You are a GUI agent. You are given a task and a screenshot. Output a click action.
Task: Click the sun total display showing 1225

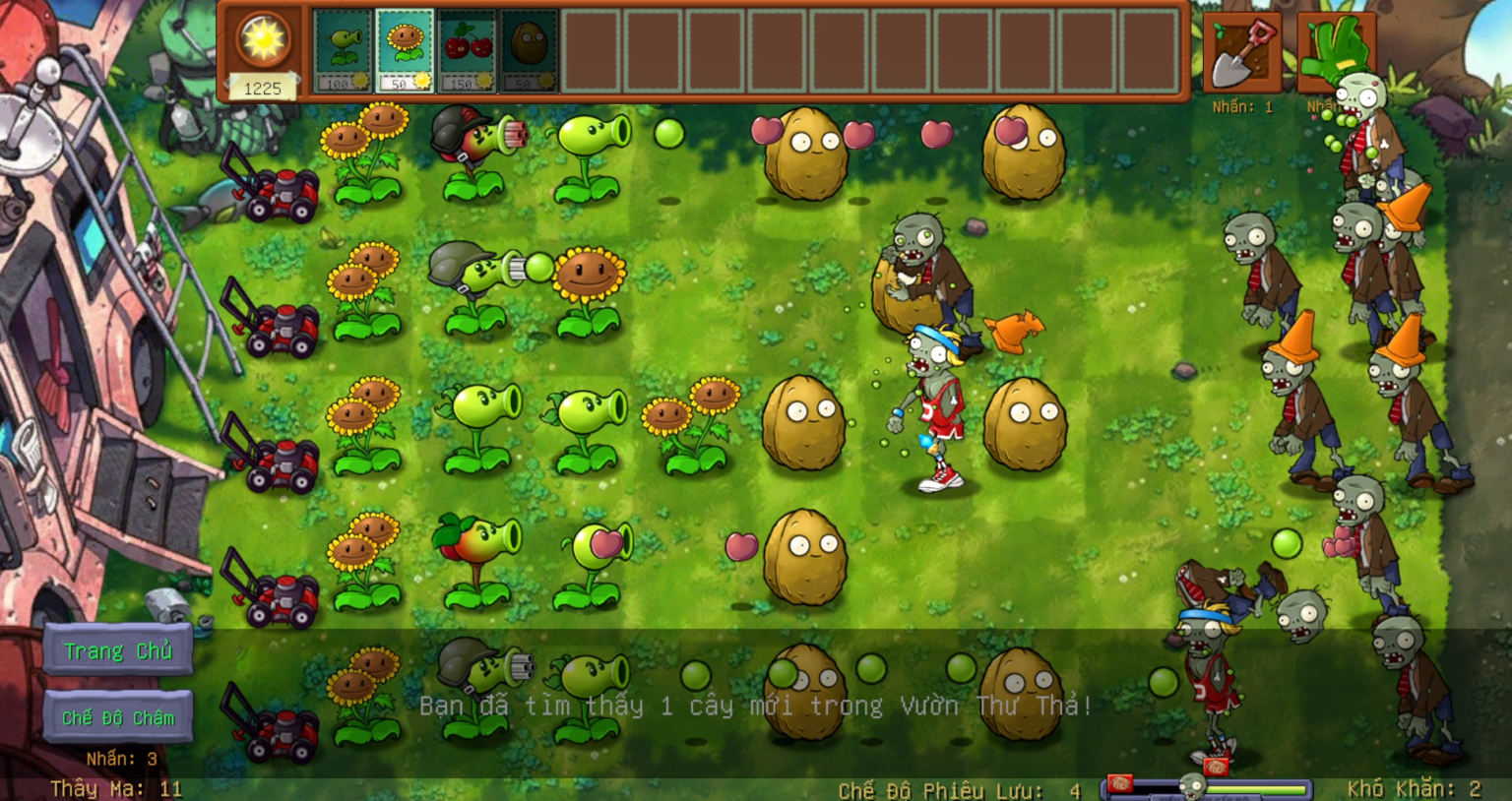coord(261,89)
